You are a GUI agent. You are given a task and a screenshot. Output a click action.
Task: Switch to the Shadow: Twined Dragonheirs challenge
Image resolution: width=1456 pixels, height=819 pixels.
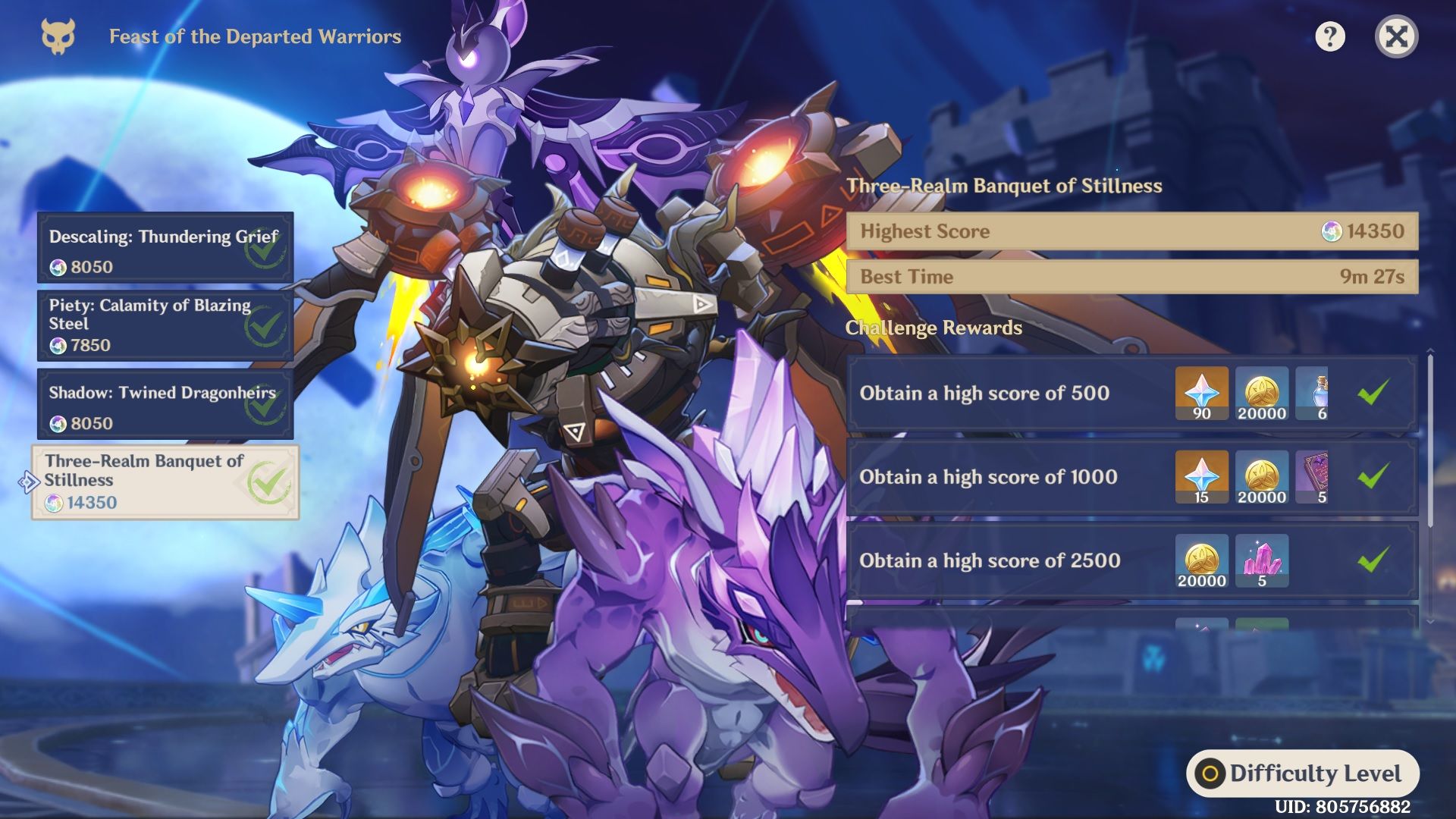[x=163, y=404]
